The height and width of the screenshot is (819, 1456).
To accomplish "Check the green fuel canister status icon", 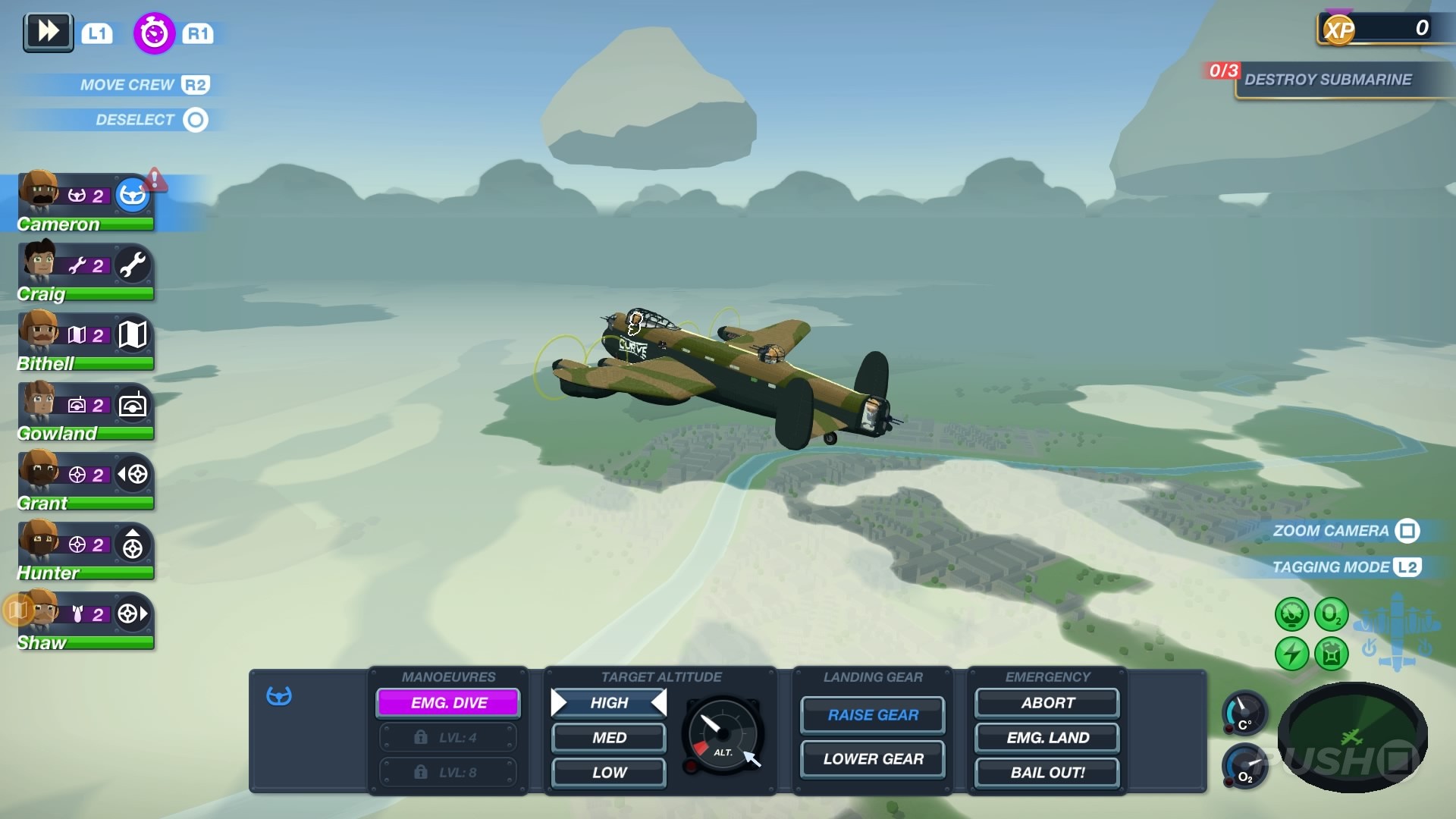I will tap(1332, 653).
